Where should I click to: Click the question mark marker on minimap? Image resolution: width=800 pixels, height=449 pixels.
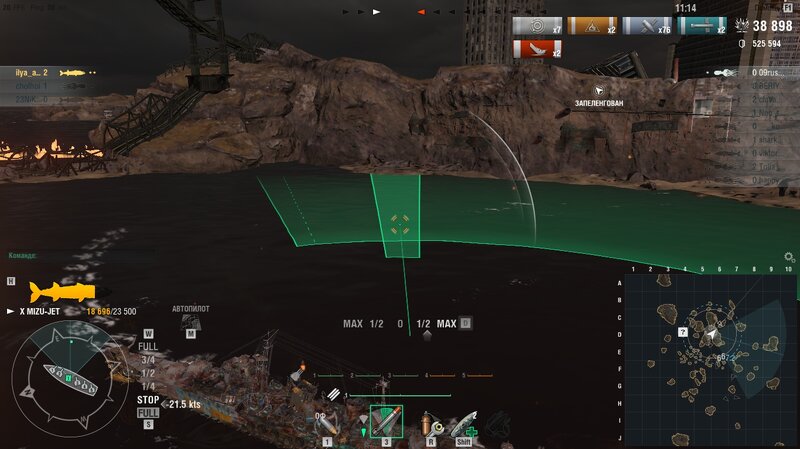click(x=683, y=330)
